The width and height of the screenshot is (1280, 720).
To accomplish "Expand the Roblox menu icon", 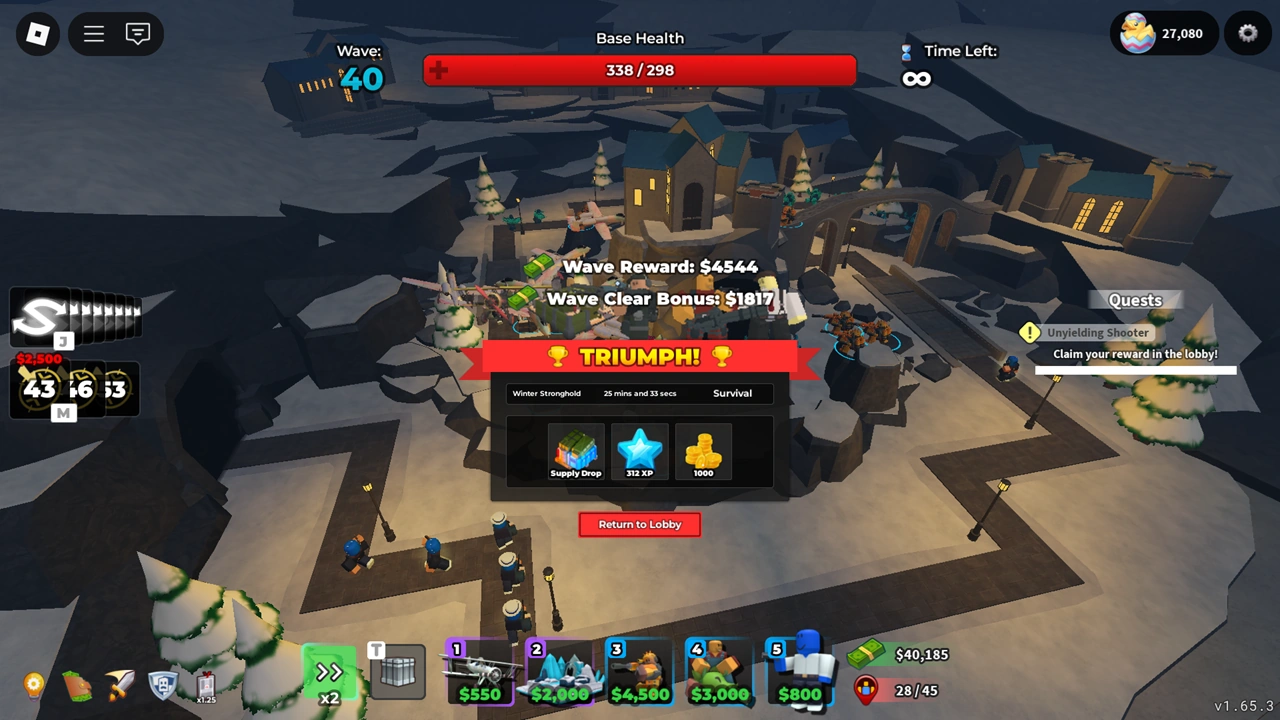I will pyautogui.click(x=93, y=33).
